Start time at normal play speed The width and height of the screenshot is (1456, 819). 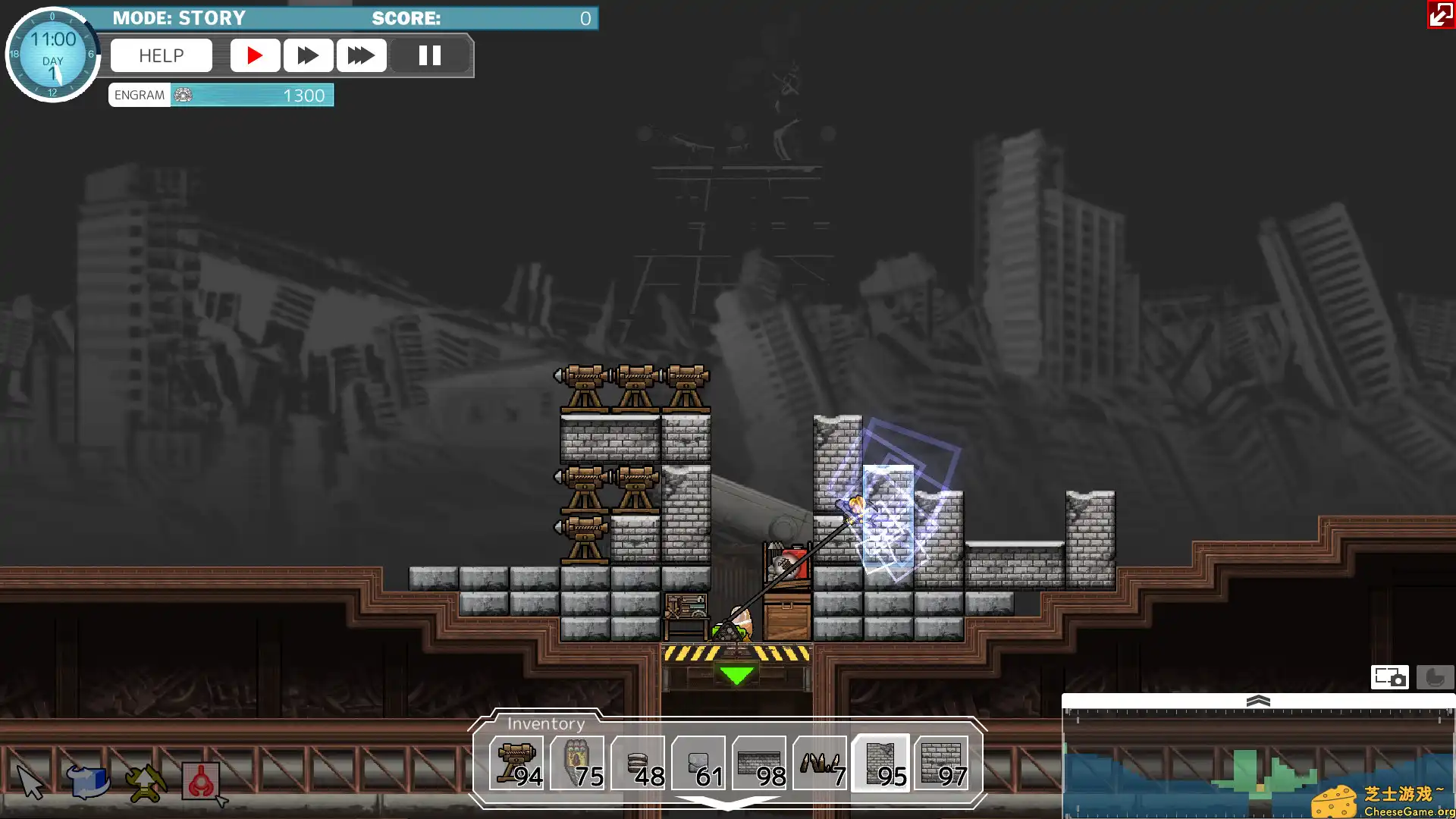pos(255,55)
